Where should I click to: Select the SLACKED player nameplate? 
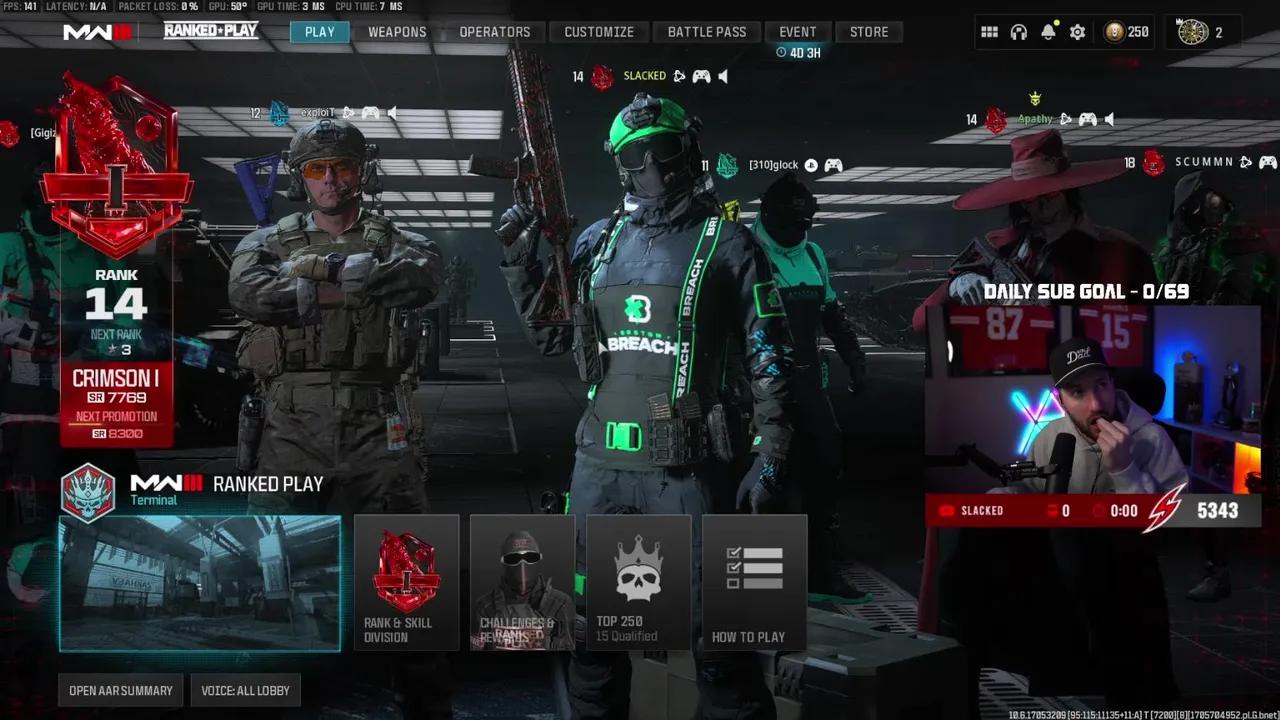click(645, 76)
